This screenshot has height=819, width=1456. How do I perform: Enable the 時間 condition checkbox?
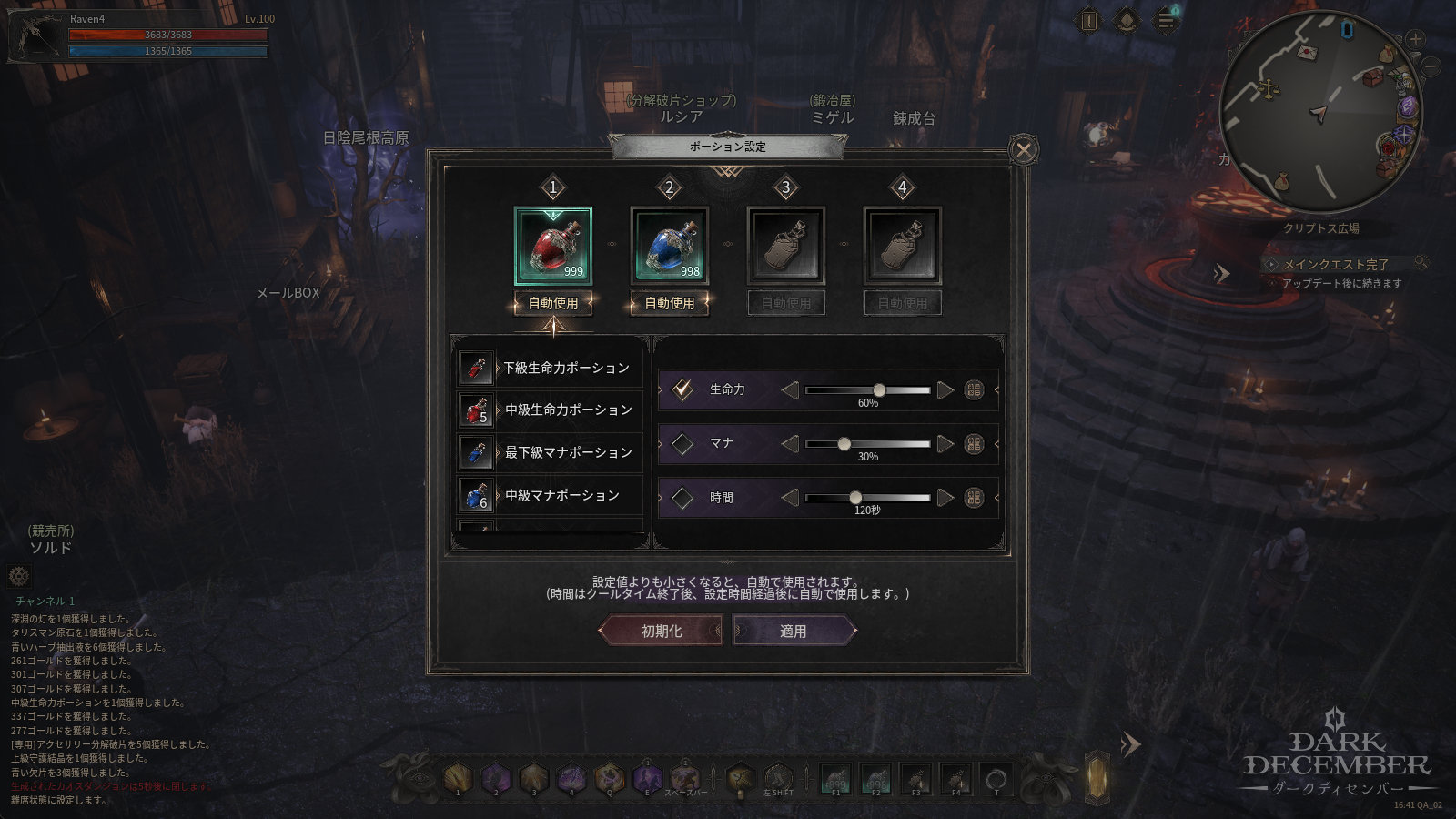[682, 498]
